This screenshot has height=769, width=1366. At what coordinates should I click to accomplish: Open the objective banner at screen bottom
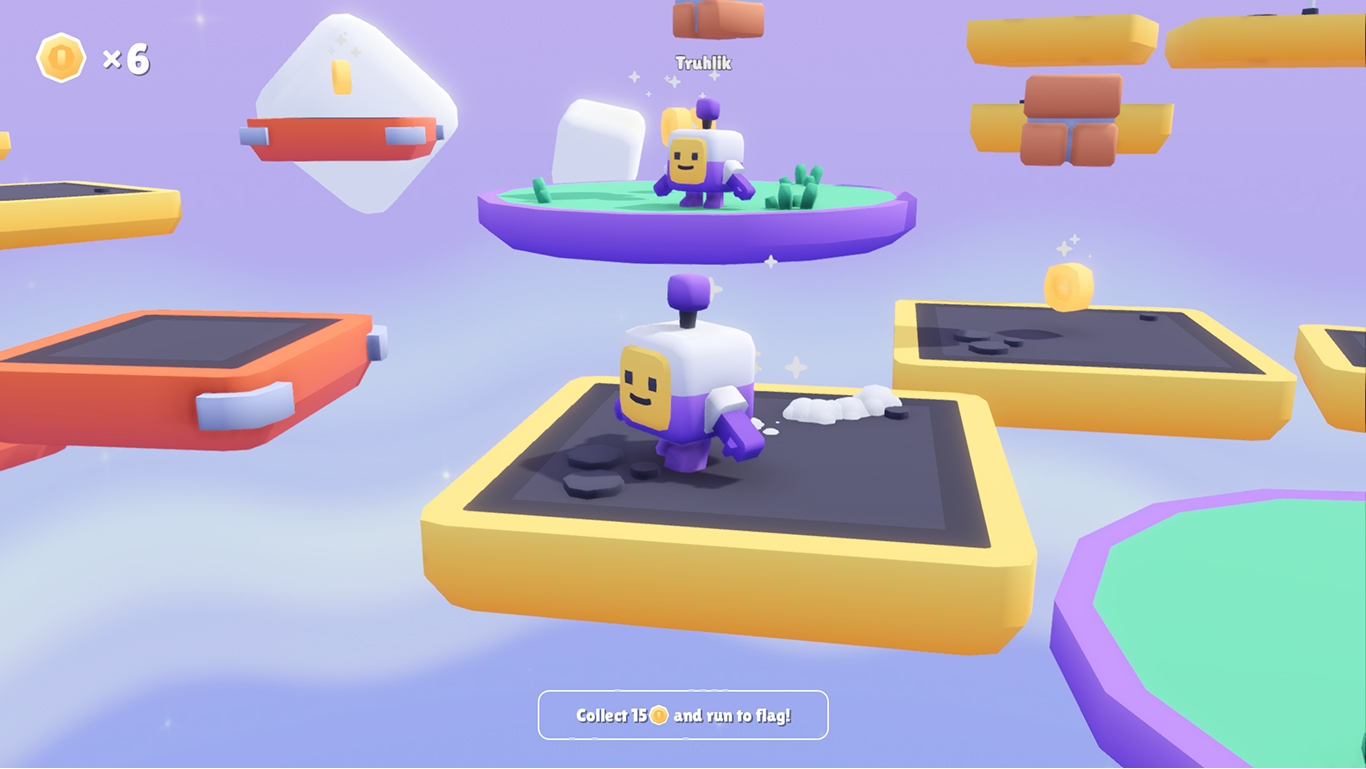click(x=683, y=714)
